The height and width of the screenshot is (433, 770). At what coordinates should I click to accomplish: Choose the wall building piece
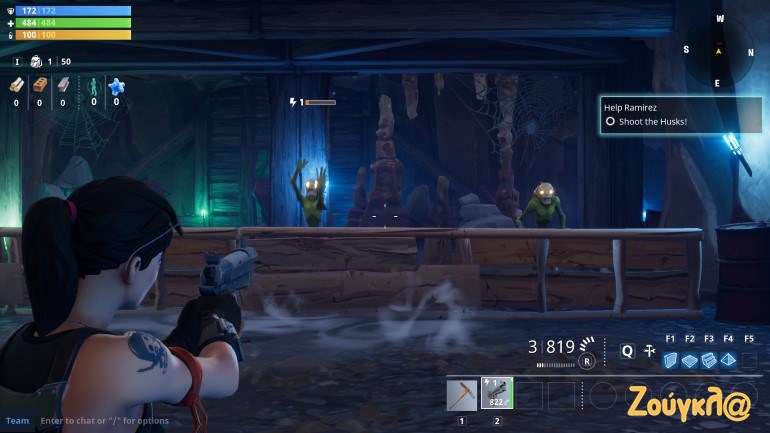coord(670,360)
